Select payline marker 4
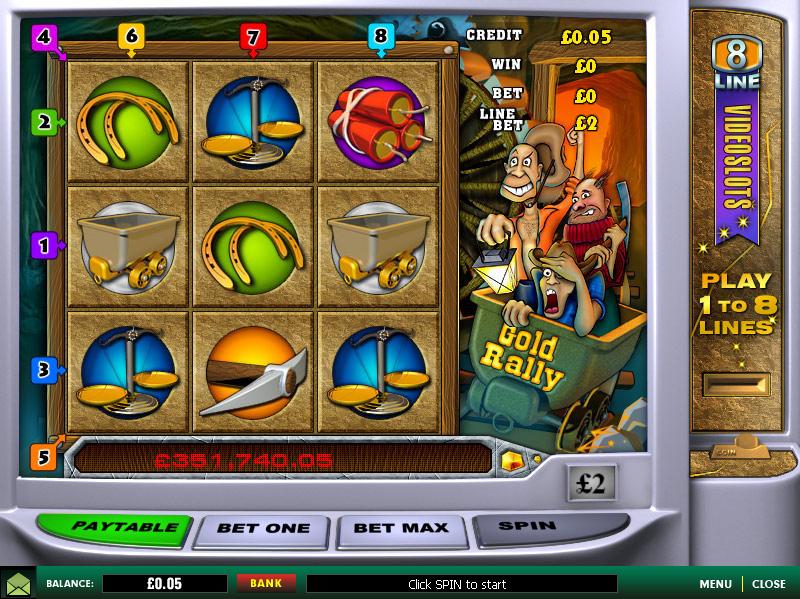Screen dimensions: 800x599 click(43, 38)
